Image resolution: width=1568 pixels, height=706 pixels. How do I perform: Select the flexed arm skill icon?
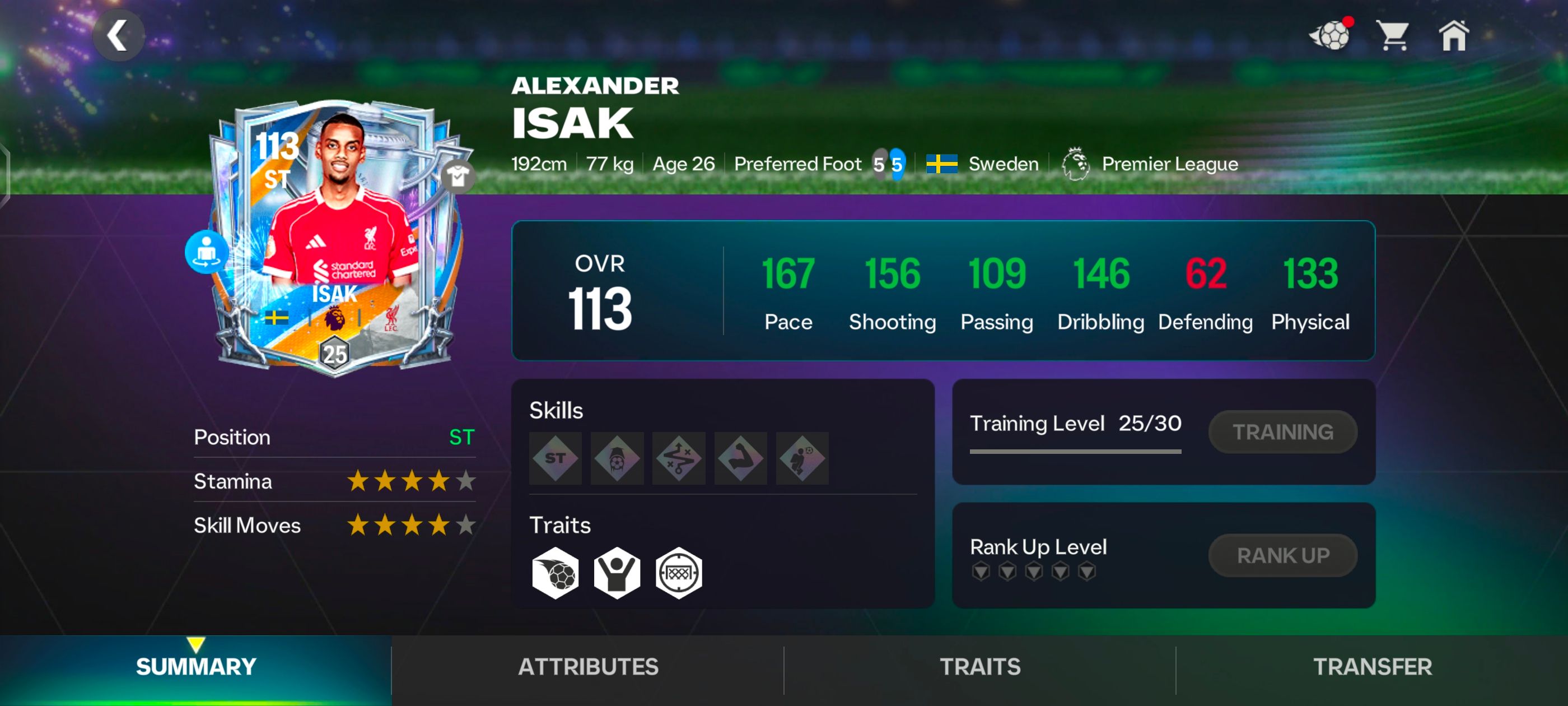(740, 459)
